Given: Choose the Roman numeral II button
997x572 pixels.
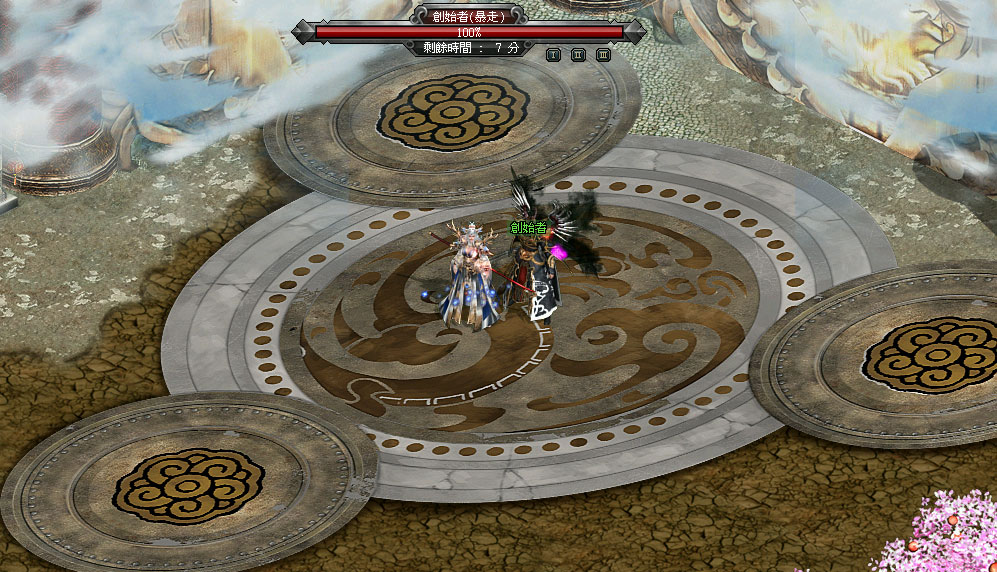Looking at the screenshot, I should click(x=578, y=55).
